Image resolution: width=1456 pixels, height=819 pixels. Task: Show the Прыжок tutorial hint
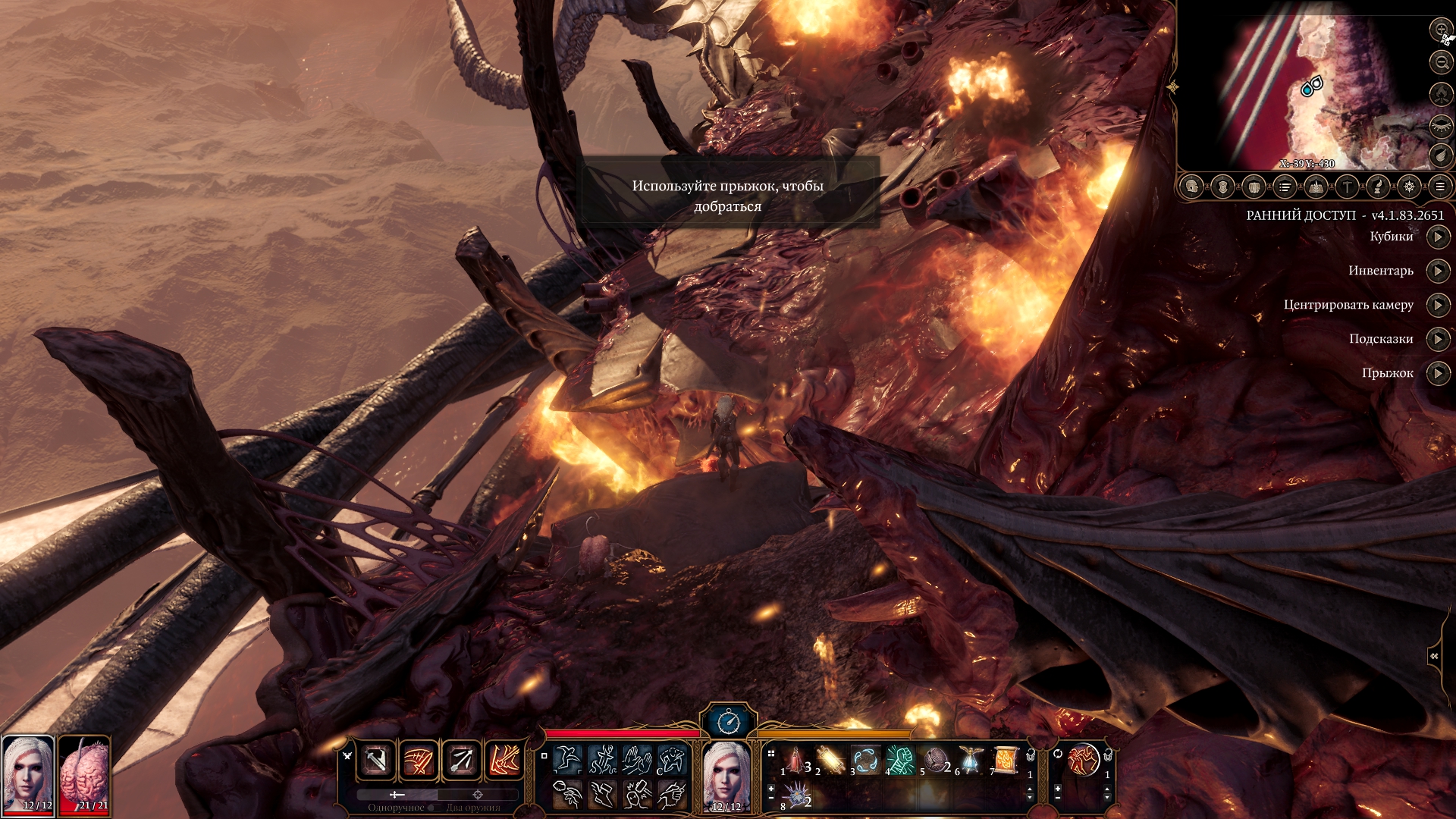pyautogui.click(x=1438, y=373)
